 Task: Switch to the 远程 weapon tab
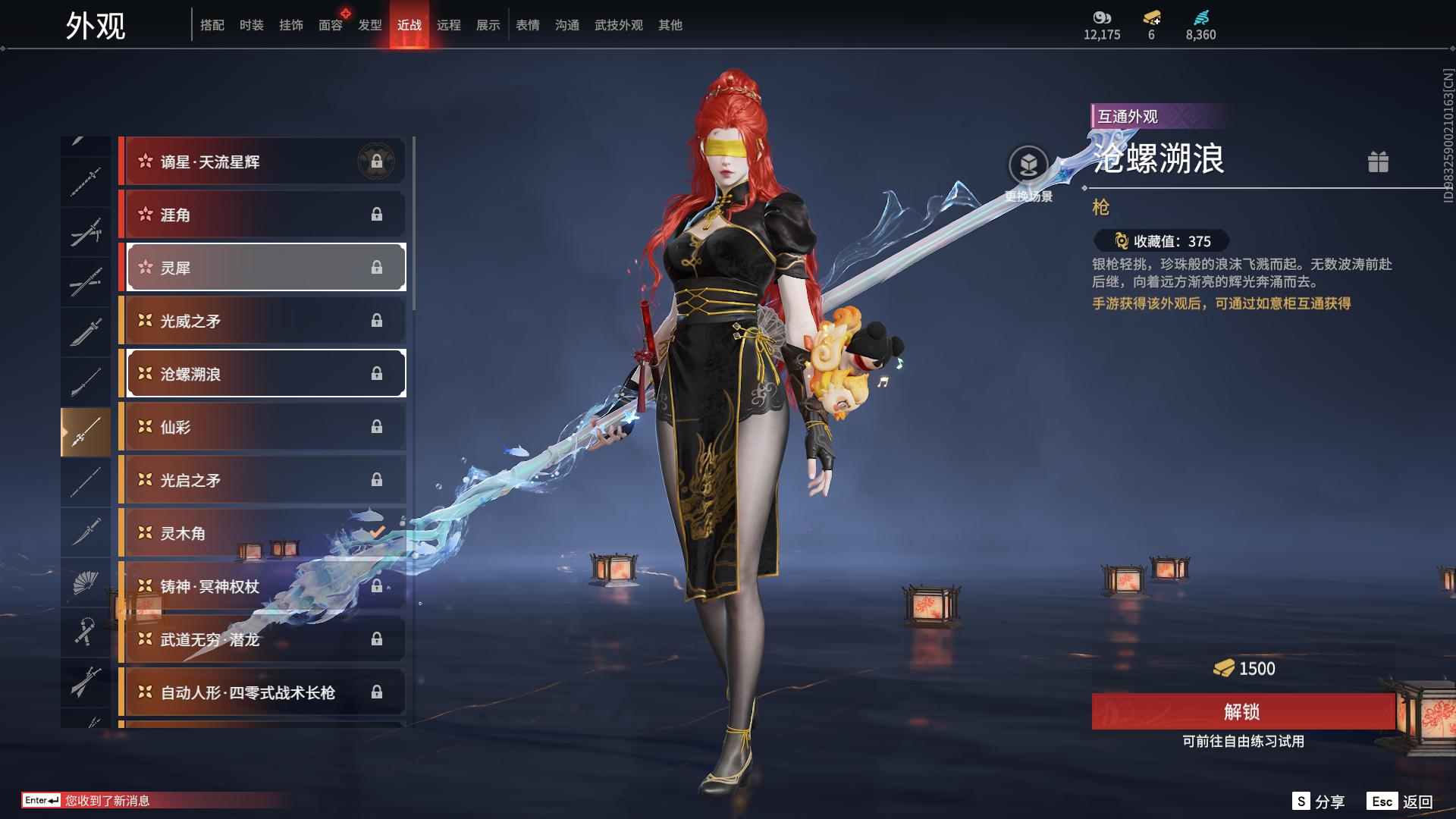[x=448, y=25]
